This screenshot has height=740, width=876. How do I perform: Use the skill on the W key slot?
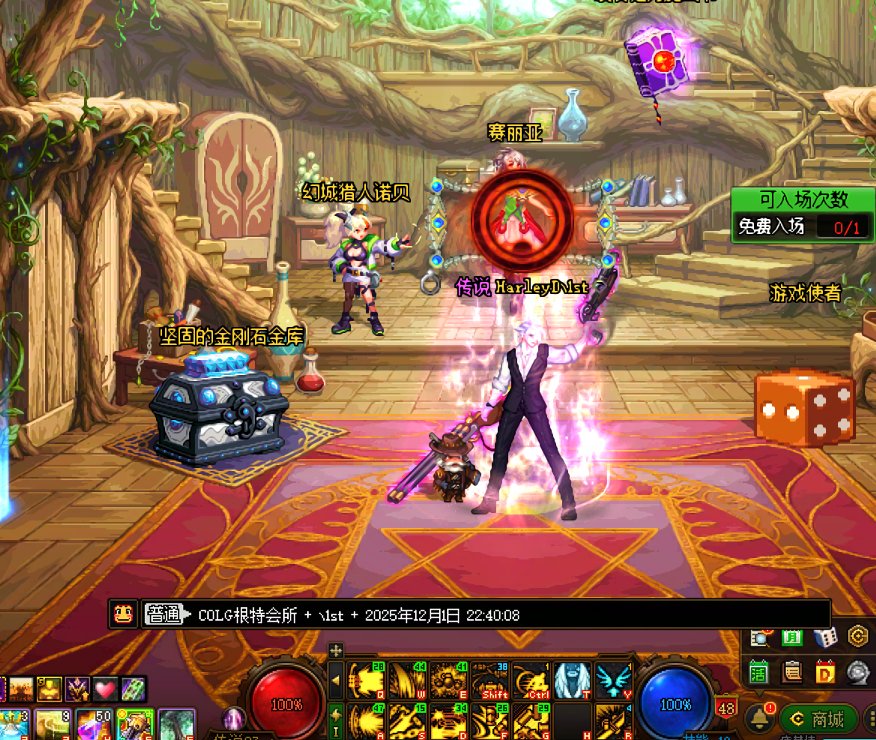(x=408, y=681)
